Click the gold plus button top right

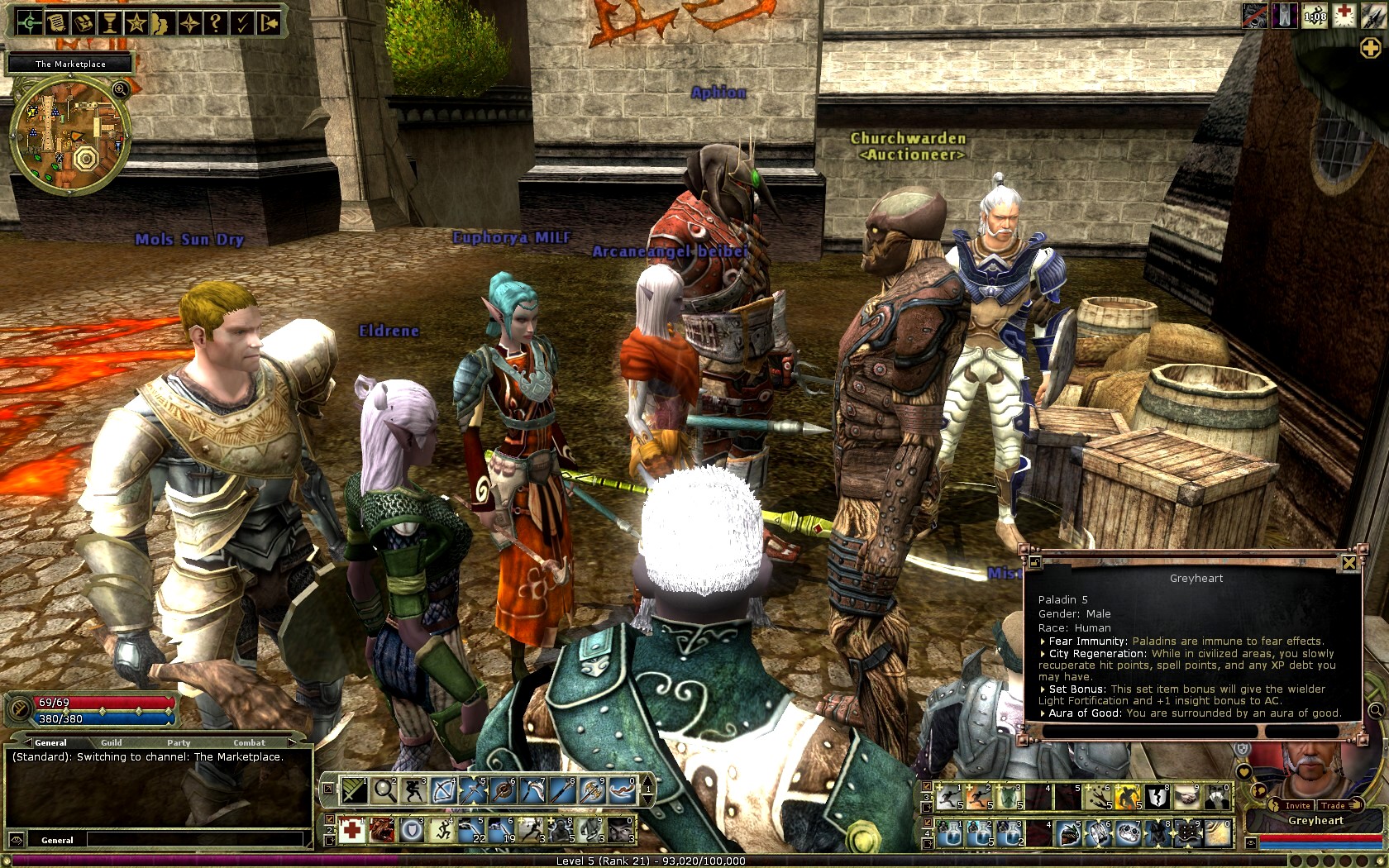(x=1370, y=49)
